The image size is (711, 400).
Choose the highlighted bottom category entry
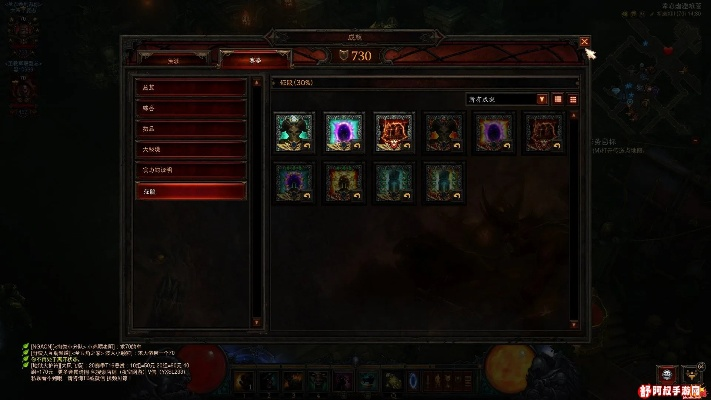pos(191,190)
